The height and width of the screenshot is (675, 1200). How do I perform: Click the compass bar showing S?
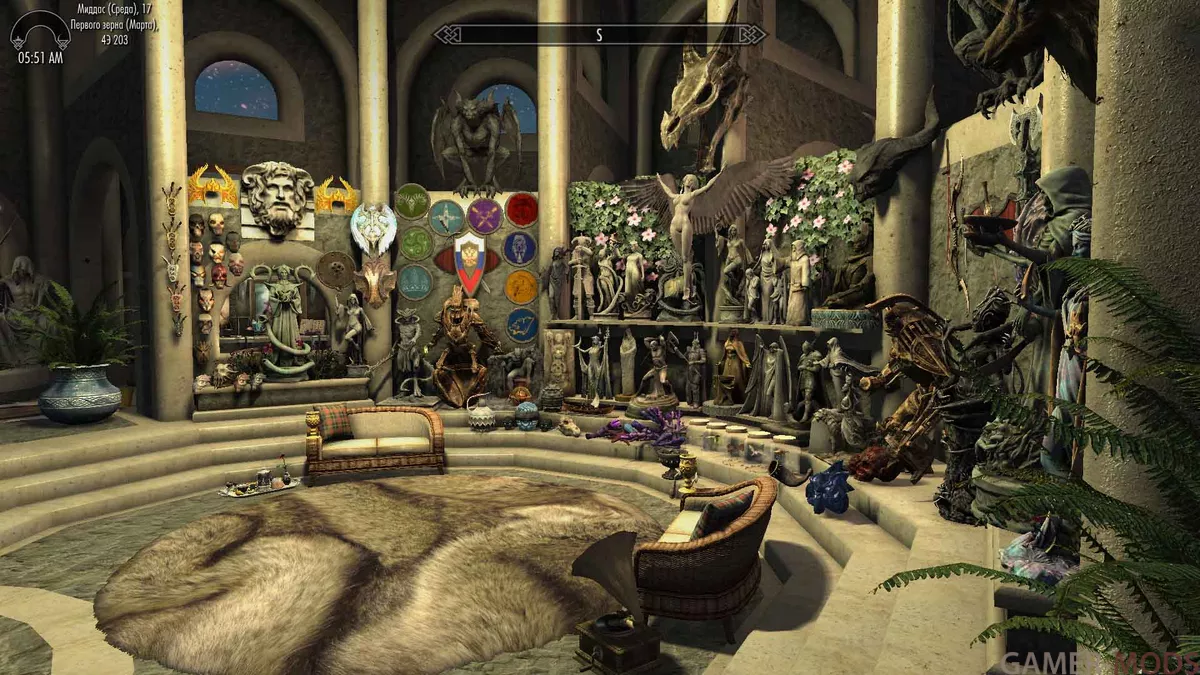click(599, 35)
